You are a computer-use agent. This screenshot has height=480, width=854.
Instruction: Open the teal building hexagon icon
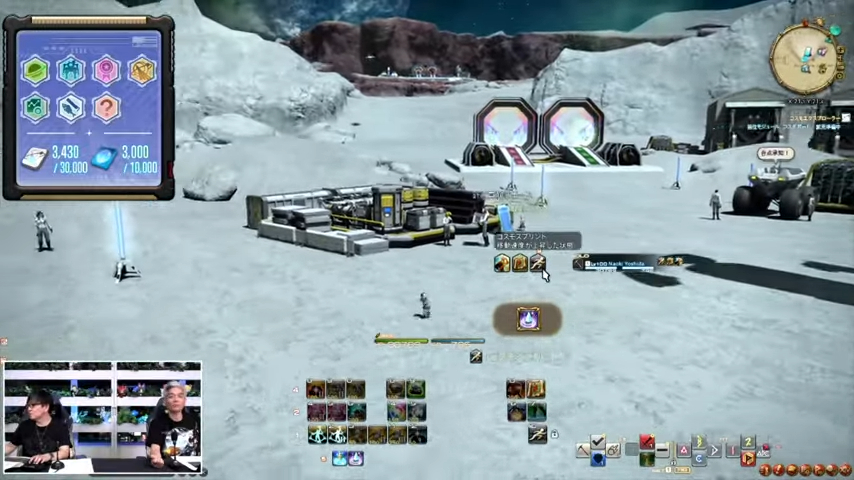70,70
